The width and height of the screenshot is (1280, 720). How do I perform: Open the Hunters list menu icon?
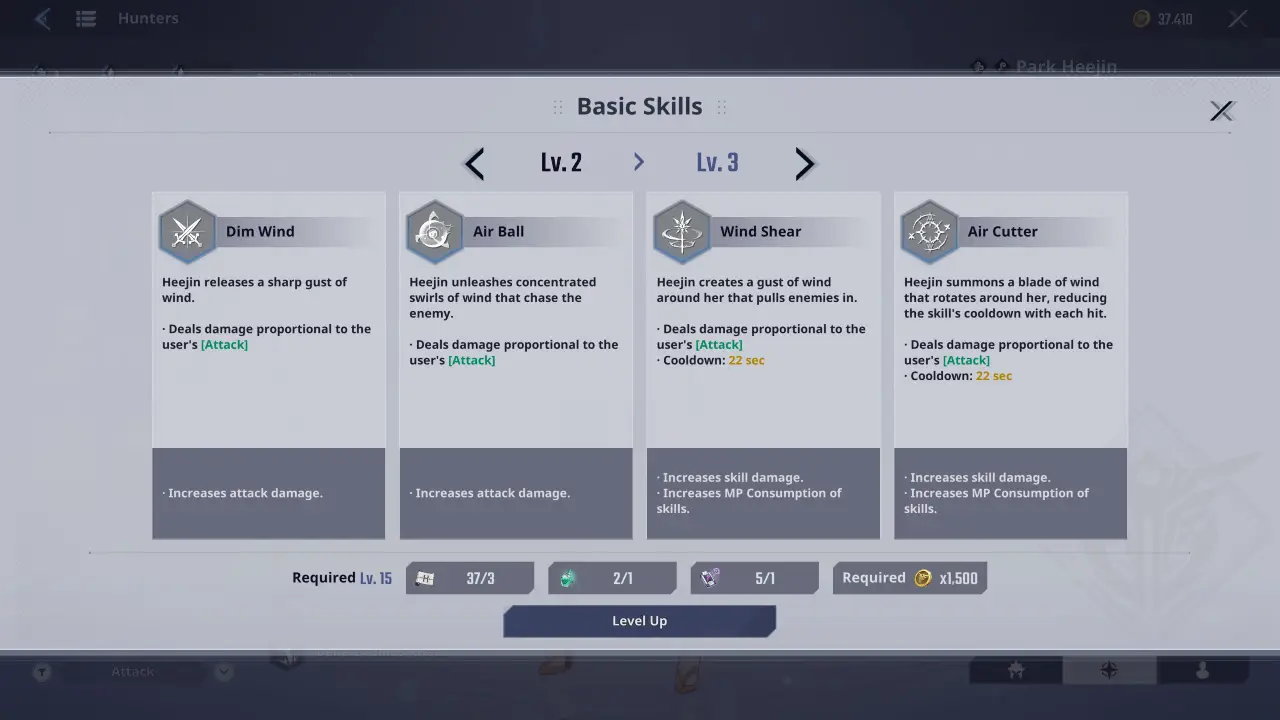pos(84,18)
